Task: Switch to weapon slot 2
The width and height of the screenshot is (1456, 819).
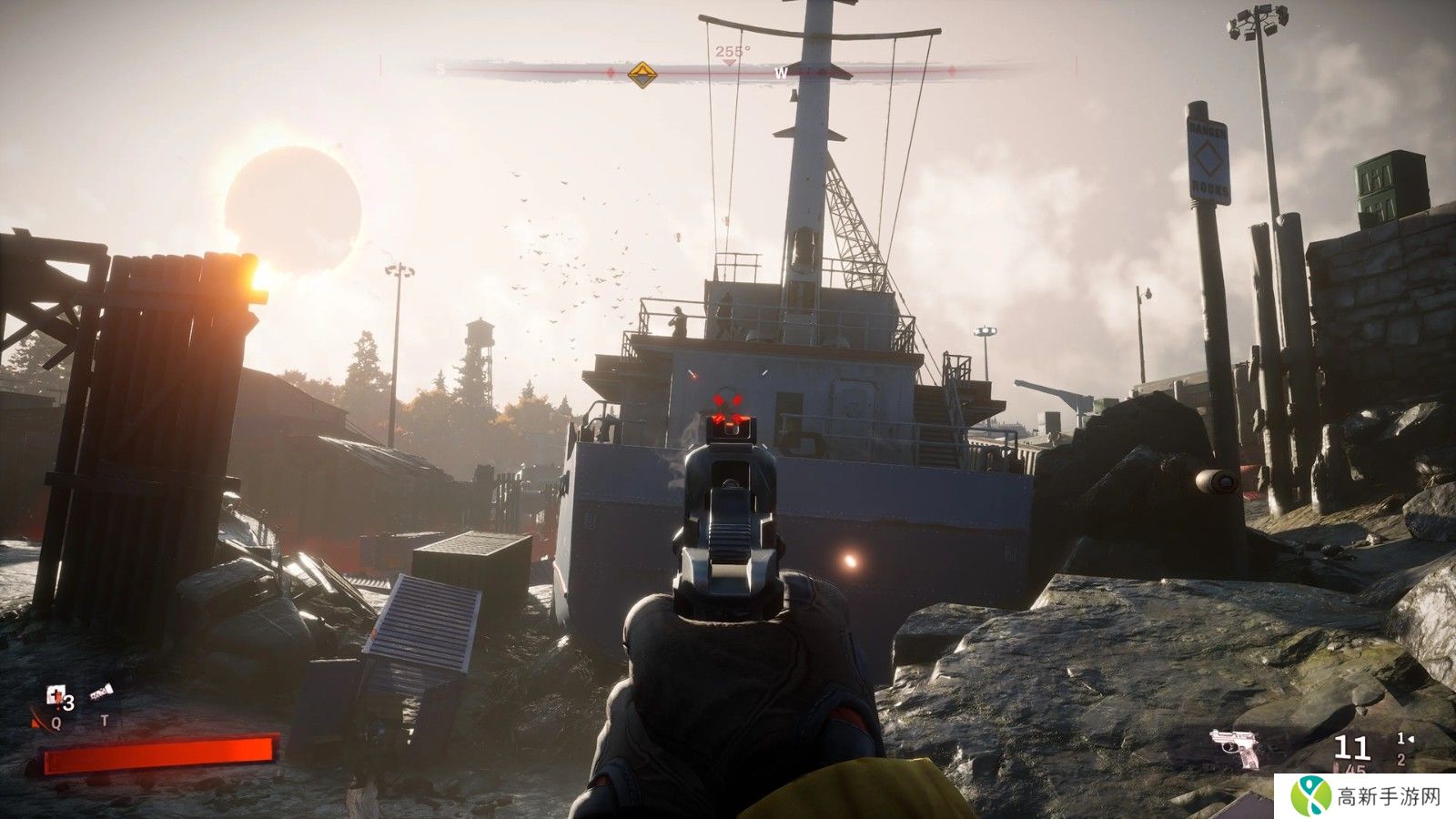Action: click(x=1401, y=760)
